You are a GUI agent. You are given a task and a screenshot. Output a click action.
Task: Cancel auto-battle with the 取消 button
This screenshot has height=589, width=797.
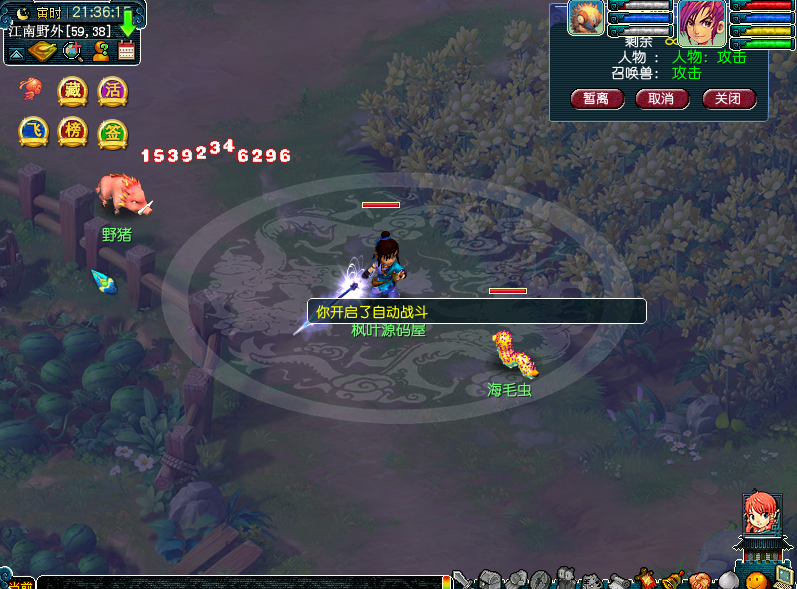point(661,99)
